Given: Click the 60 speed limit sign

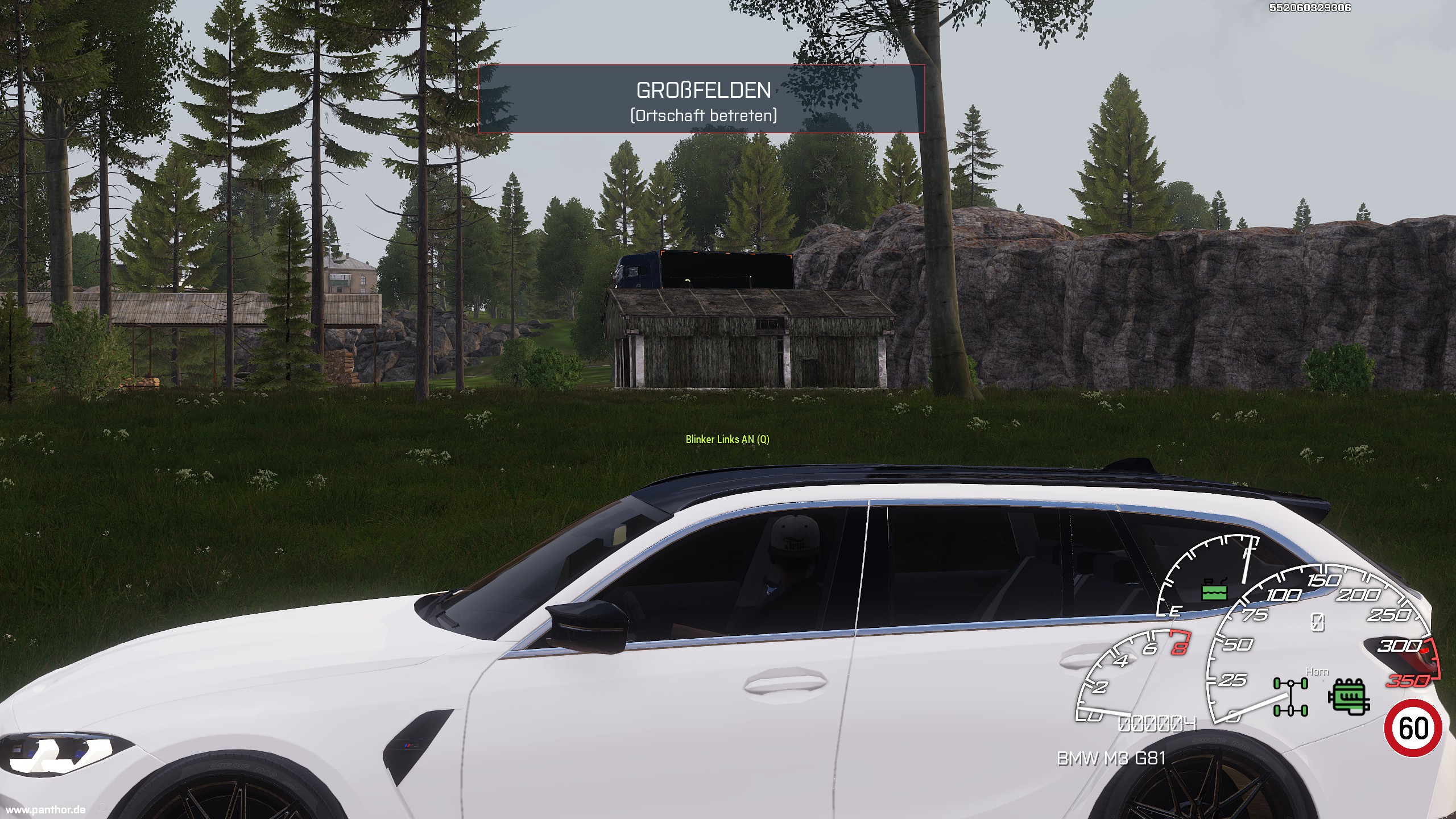Looking at the screenshot, I should pos(1413,729).
